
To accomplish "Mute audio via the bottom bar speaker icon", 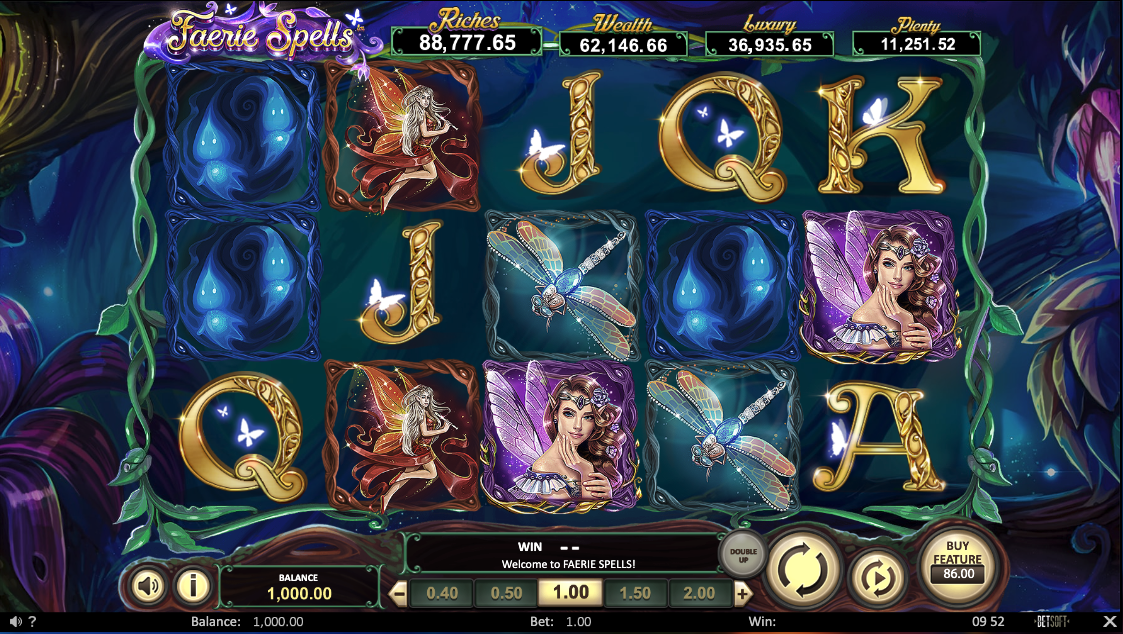I will (14, 622).
